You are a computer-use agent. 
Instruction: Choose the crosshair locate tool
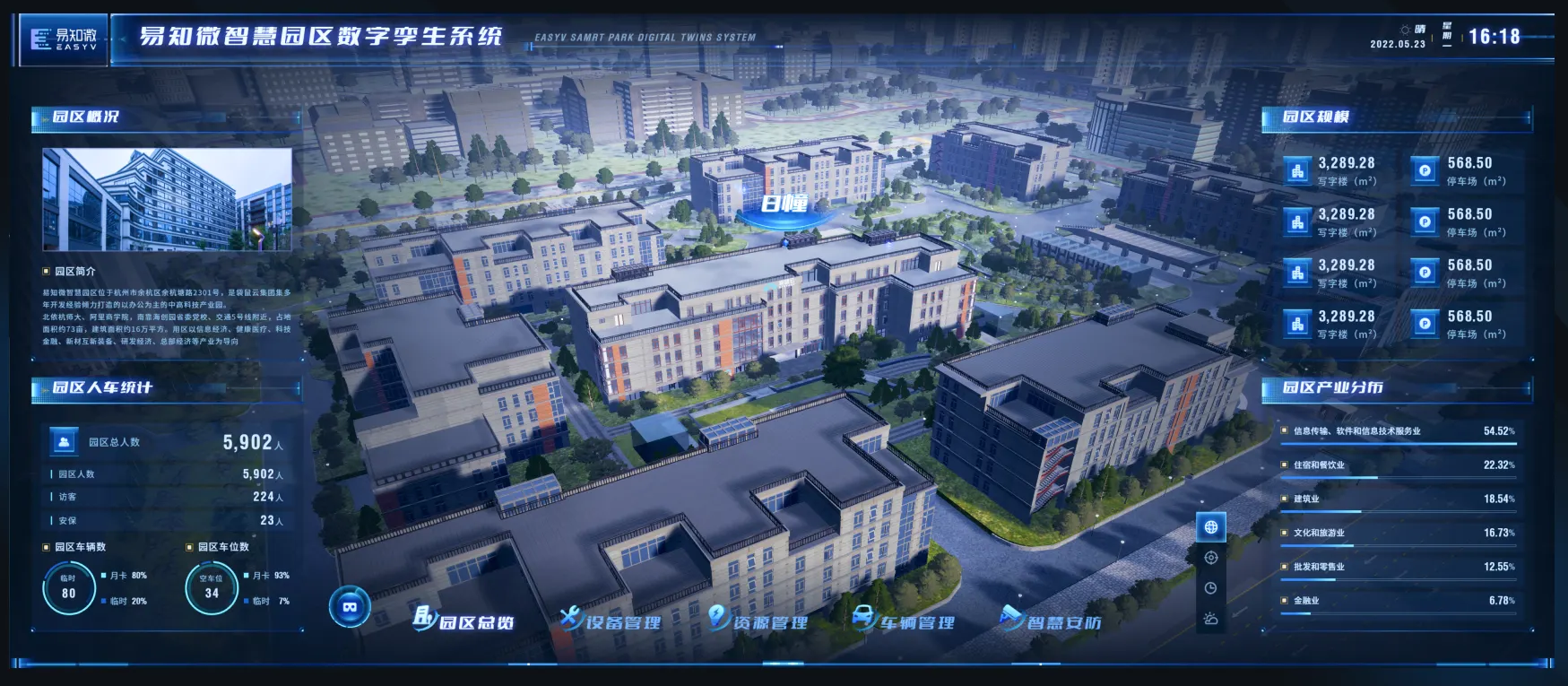(1211, 558)
